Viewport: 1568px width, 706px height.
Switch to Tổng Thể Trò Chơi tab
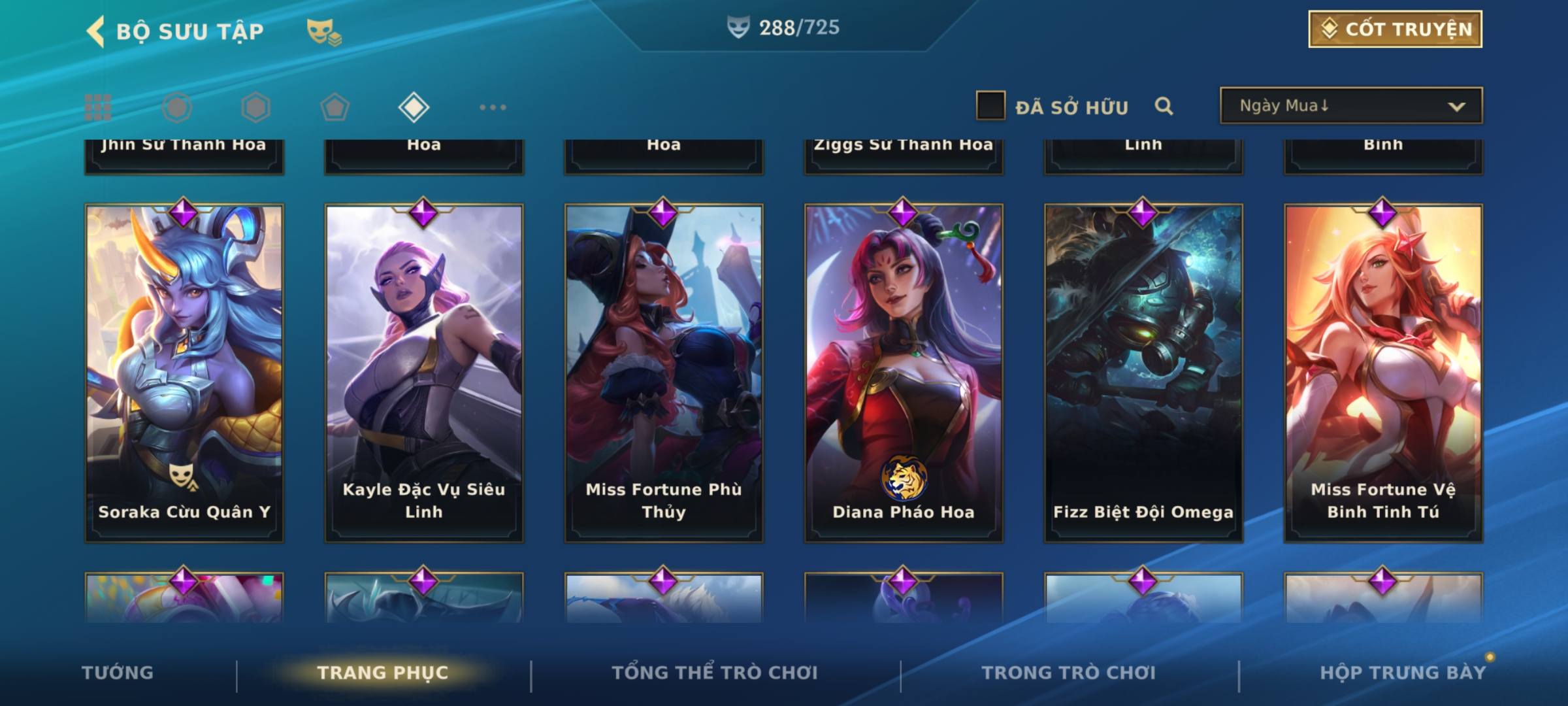coord(715,673)
